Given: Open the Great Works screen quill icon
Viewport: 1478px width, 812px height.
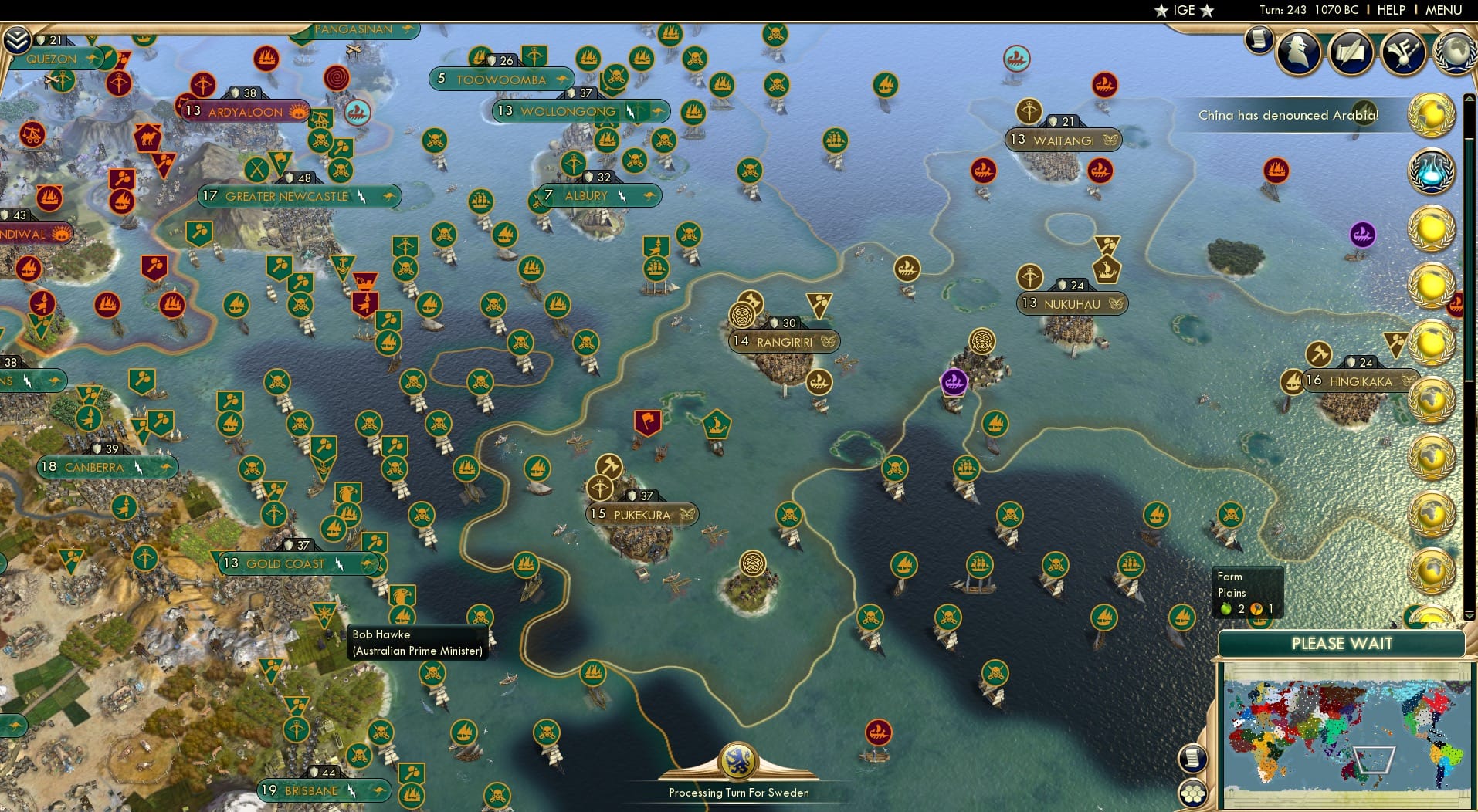Looking at the screenshot, I should [1351, 54].
